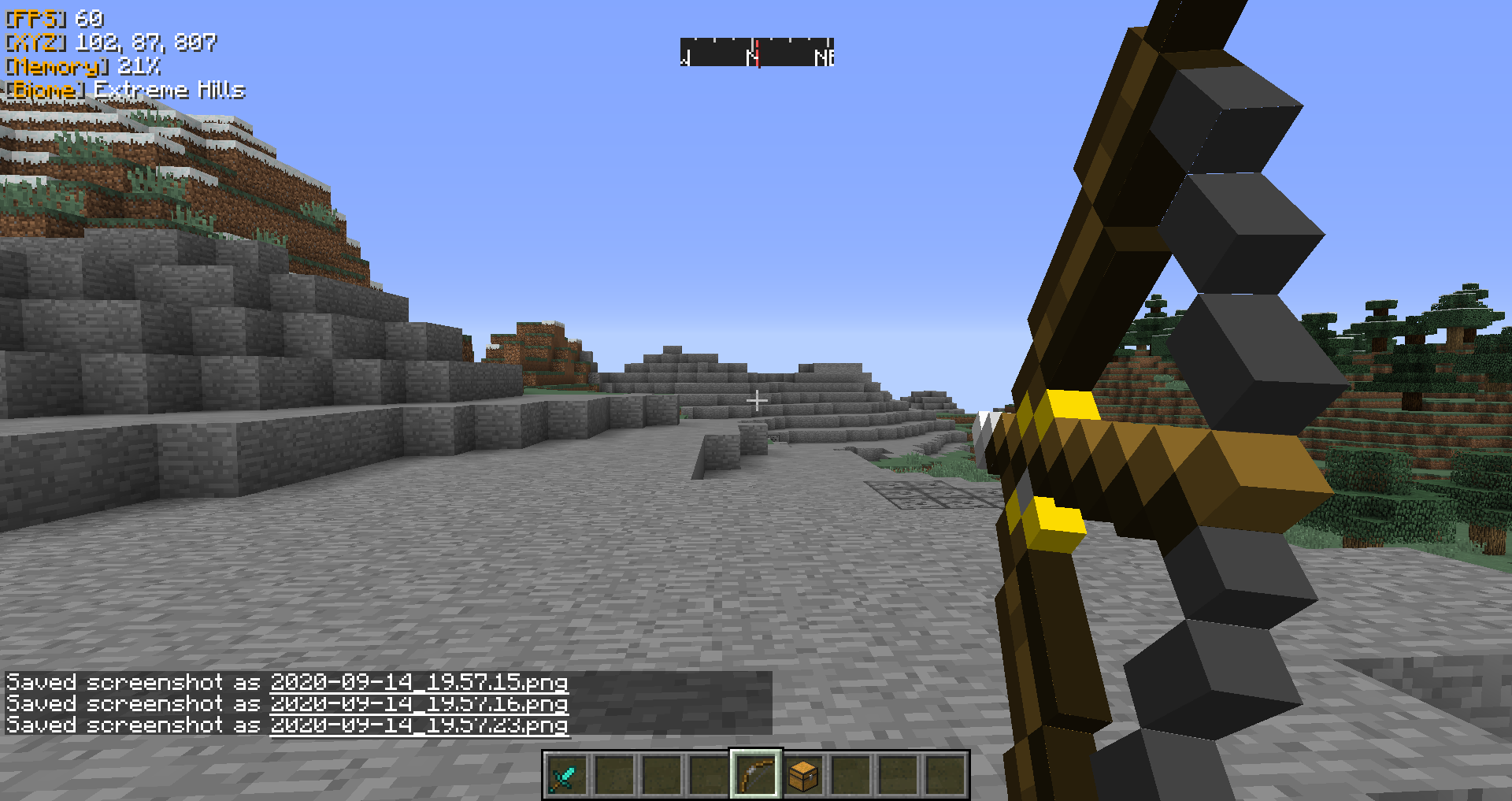Image resolution: width=1512 pixels, height=801 pixels.
Task: Click the crosshair in the screen center
Action: (757, 401)
